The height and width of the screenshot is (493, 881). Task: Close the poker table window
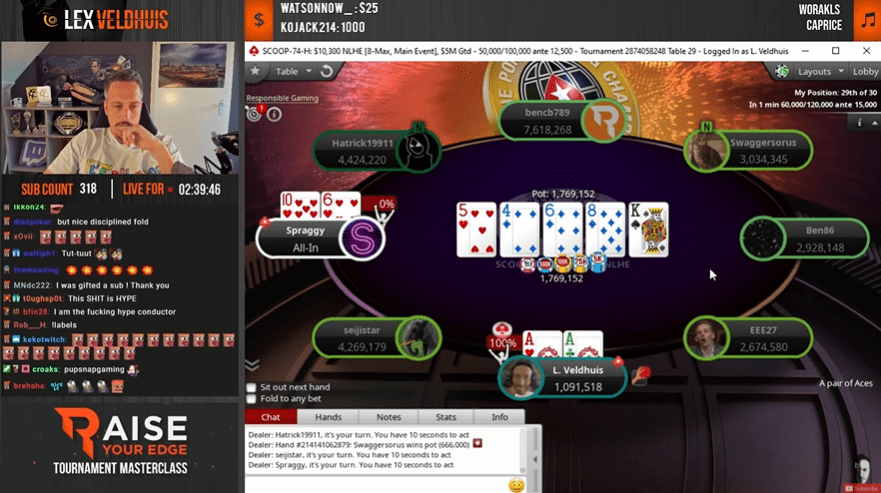(865, 50)
